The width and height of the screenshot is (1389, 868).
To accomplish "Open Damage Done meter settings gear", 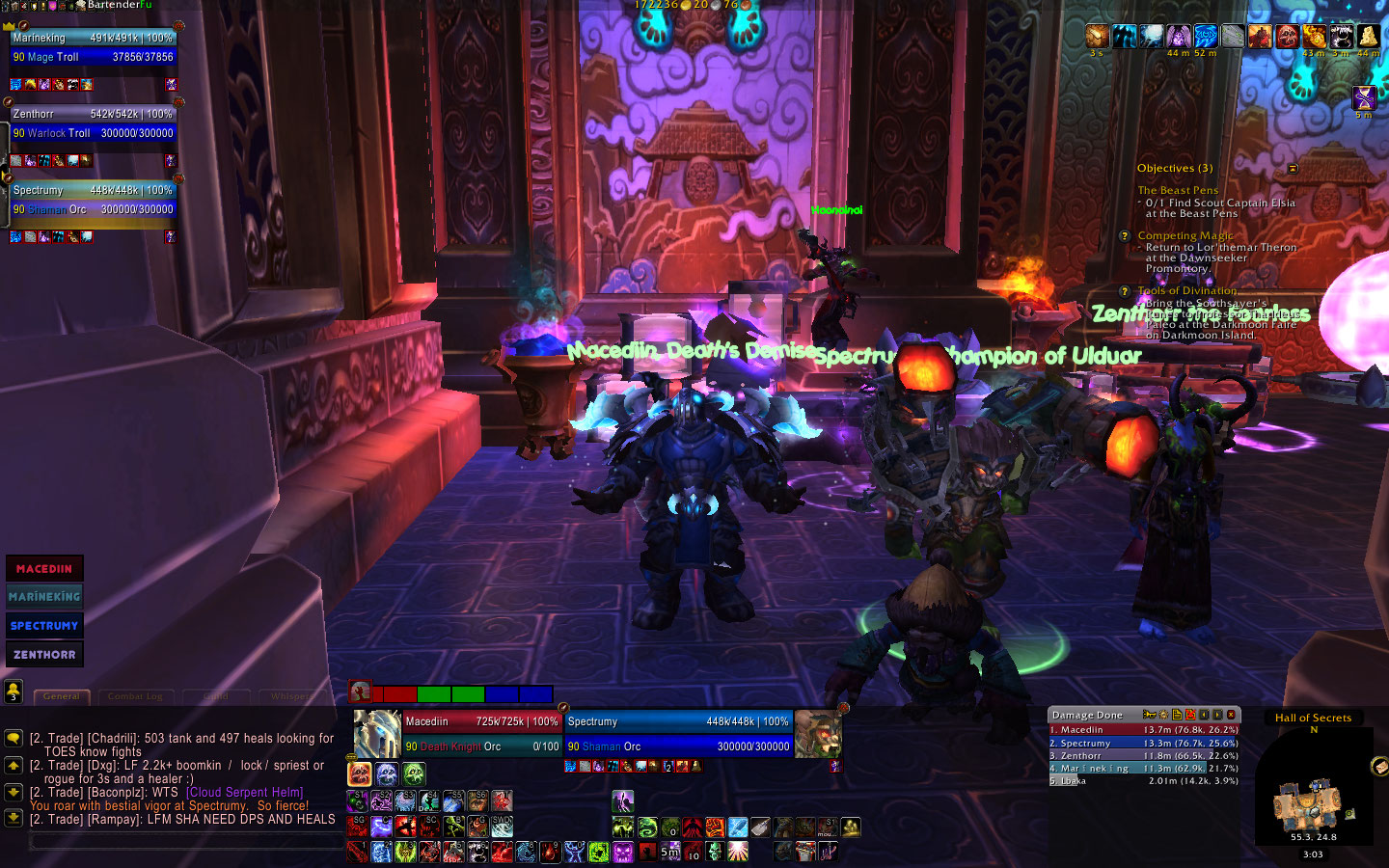I will tap(1163, 715).
